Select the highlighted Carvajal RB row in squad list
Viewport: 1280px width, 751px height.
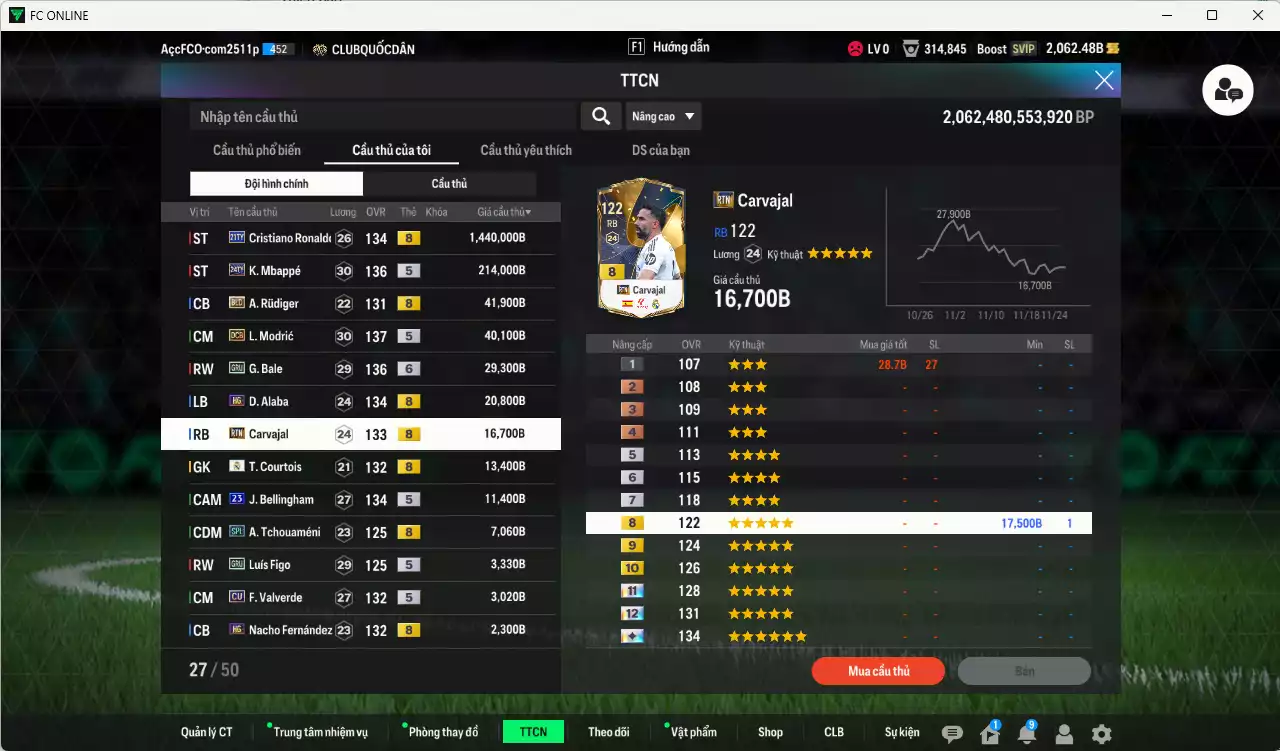tap(360, 434)
